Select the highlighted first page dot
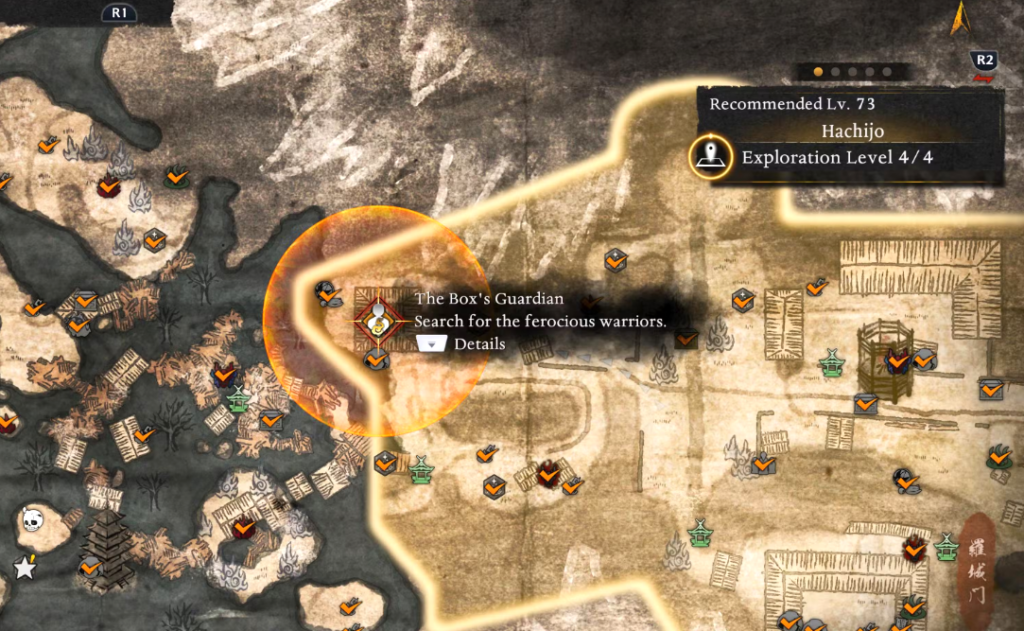Viewport: 1024px width, 631px height. pos(818,72)
